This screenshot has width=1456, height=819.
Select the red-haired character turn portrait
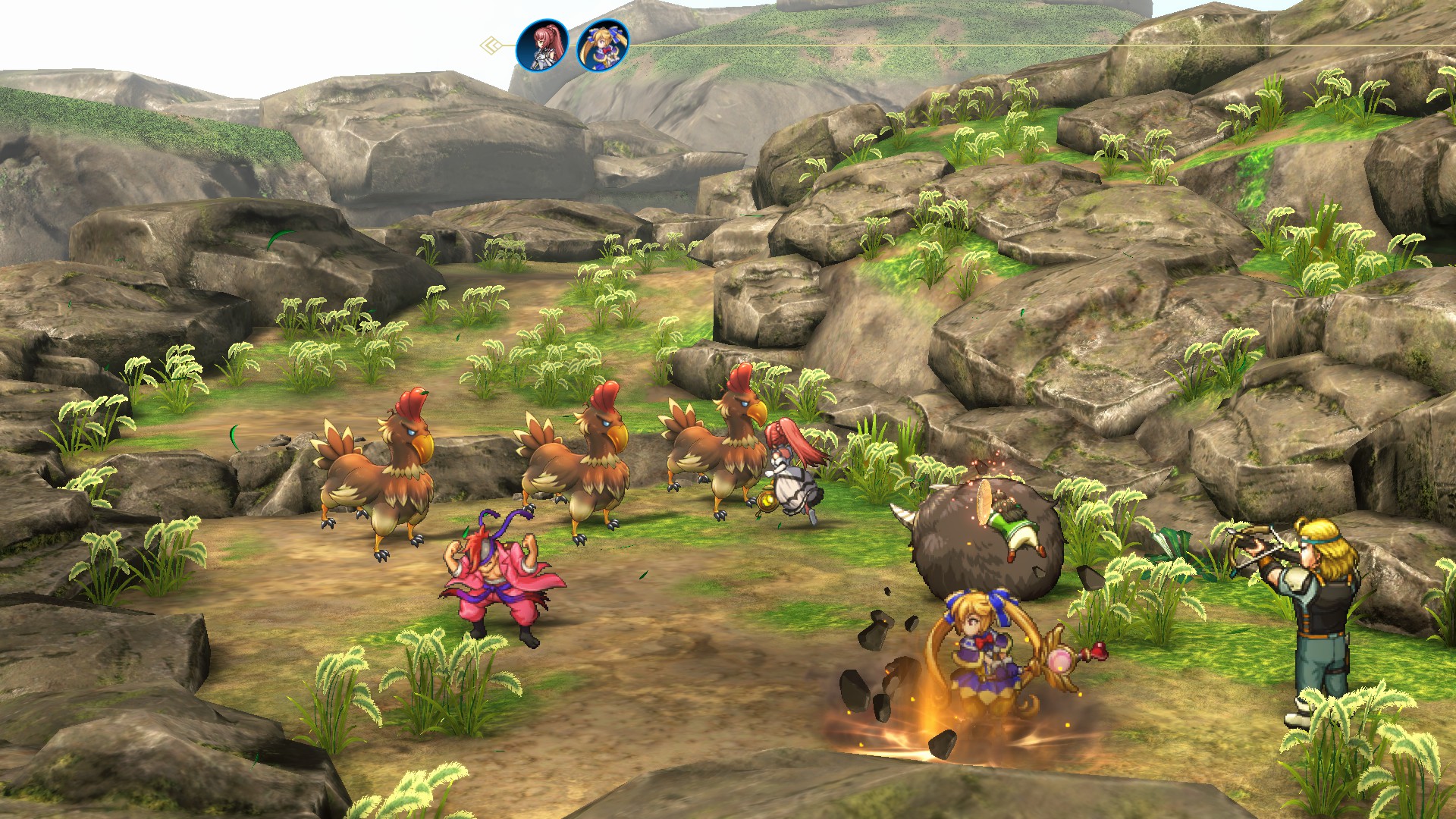[x=542, y=45]
